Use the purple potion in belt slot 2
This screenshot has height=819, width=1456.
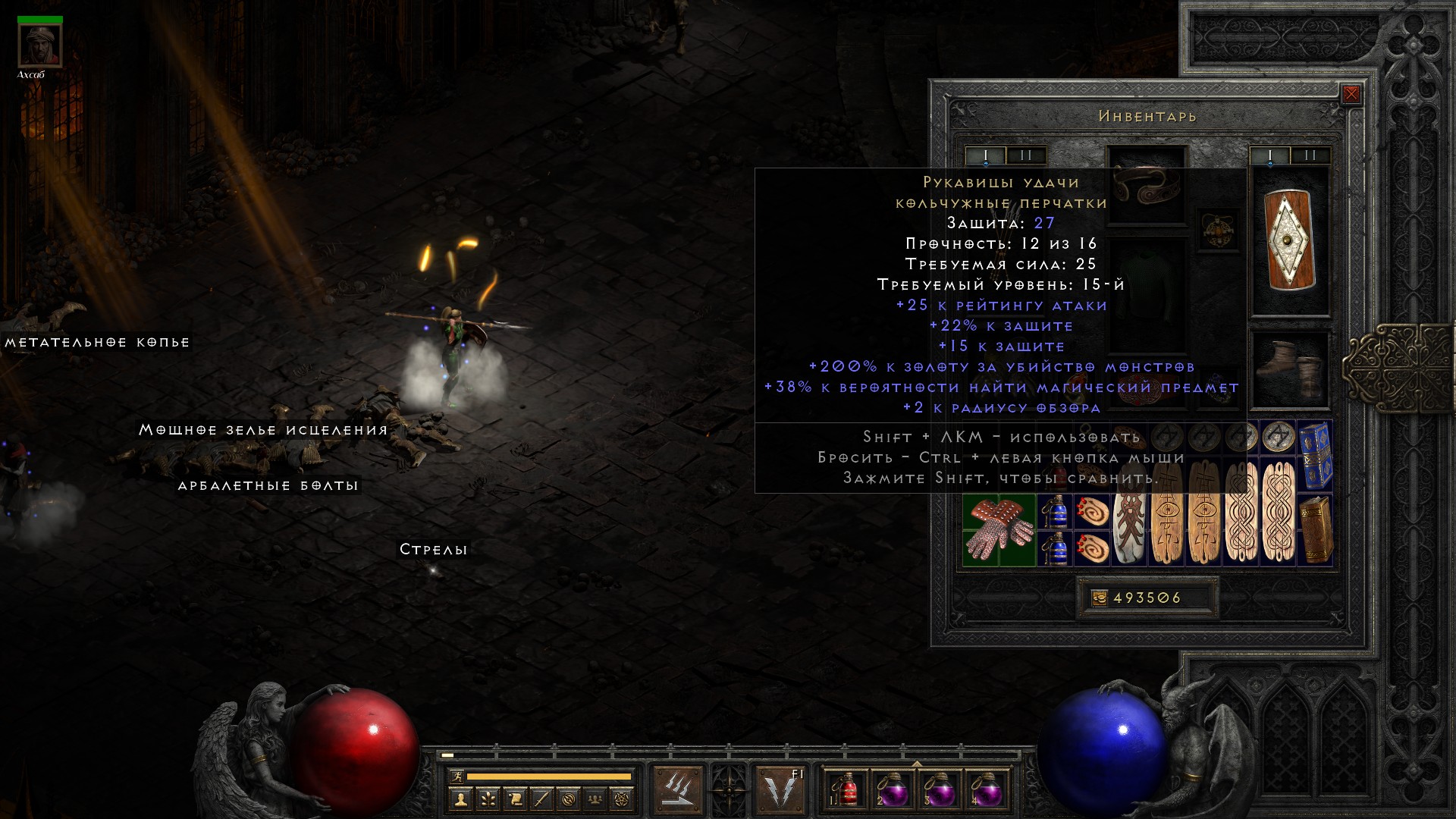(x=893, y=789)
